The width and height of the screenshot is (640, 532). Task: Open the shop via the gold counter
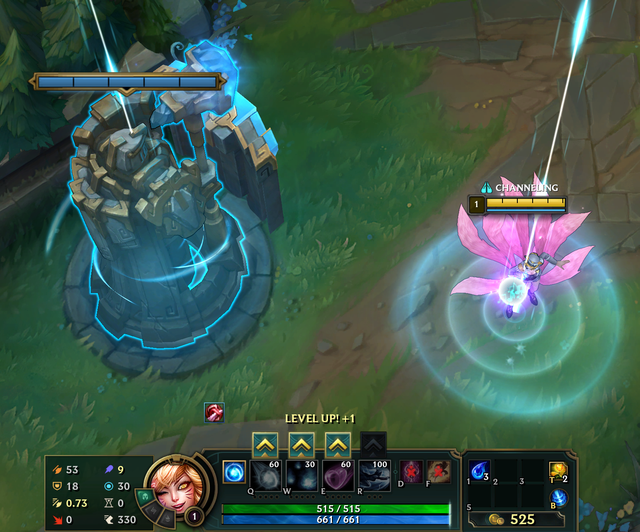click(x=514, y=519)
